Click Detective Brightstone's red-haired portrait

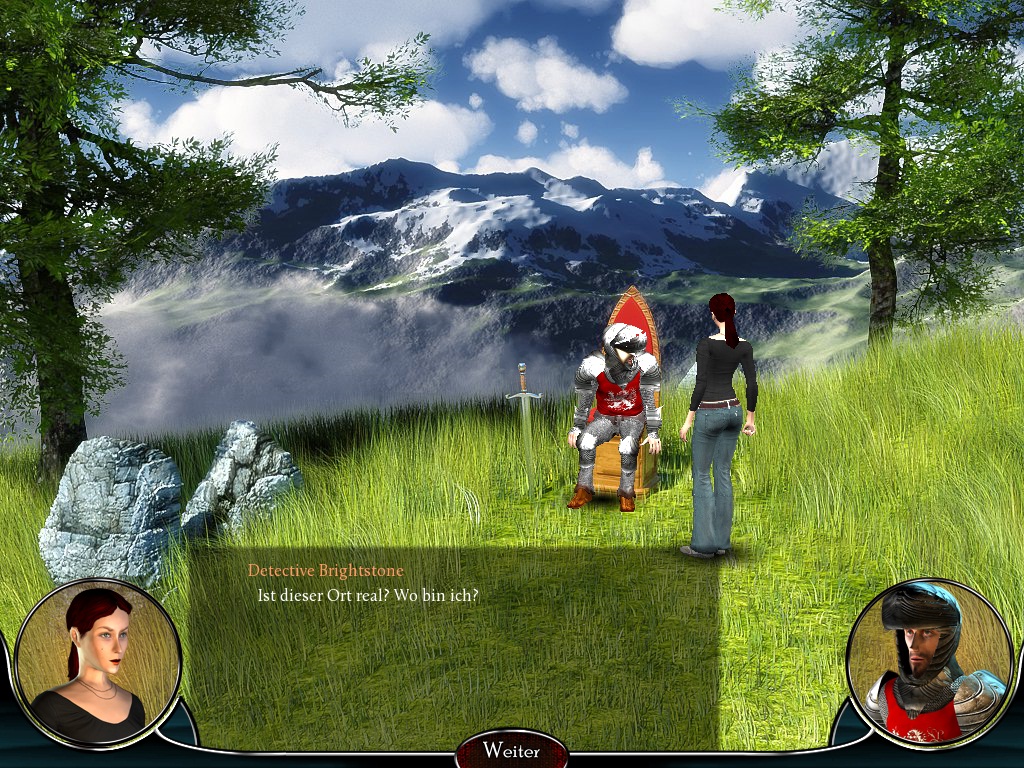(x=98, y=661)
